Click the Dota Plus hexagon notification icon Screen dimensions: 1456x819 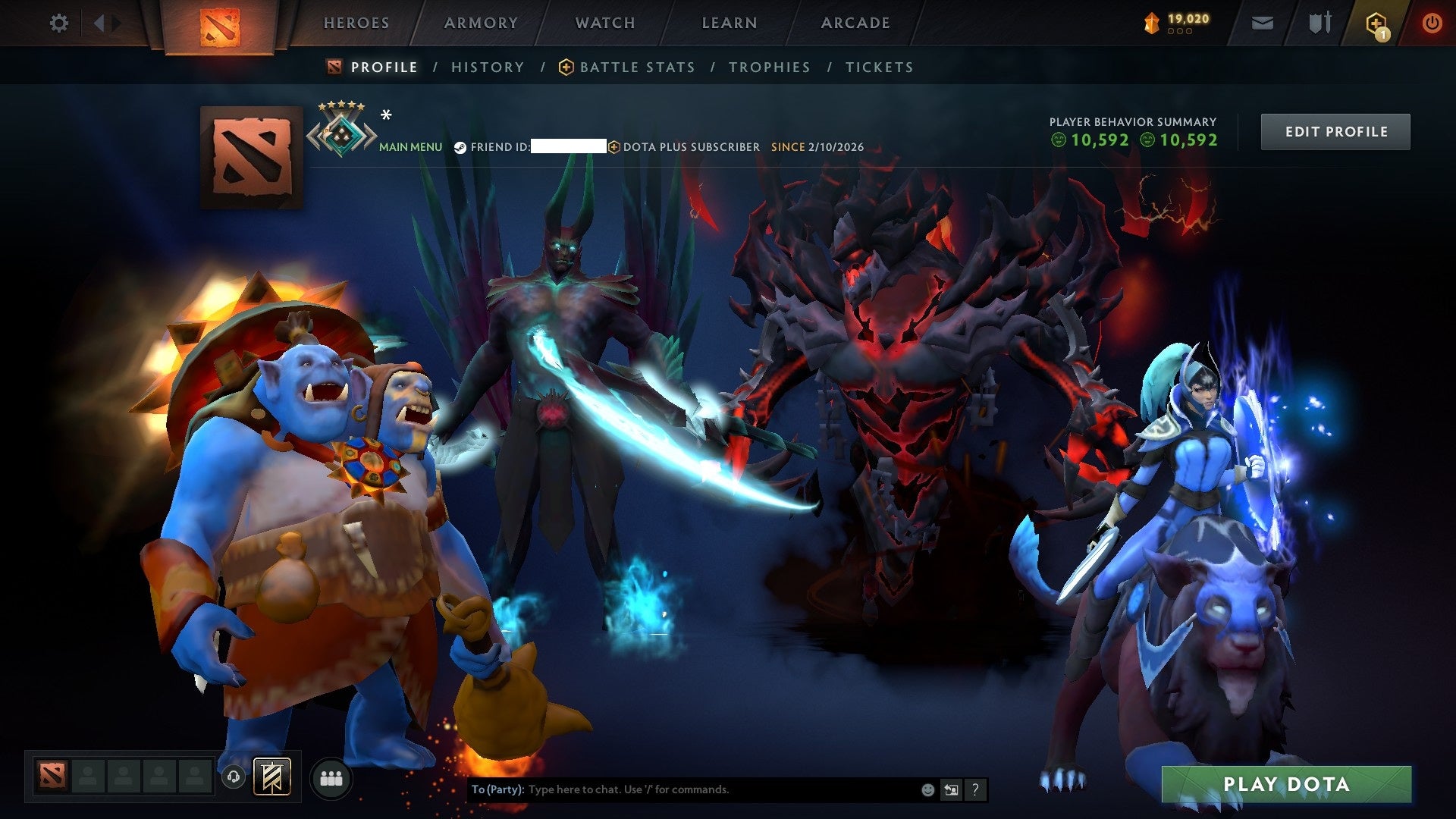pyautogui.click(x=1378, y=23)
